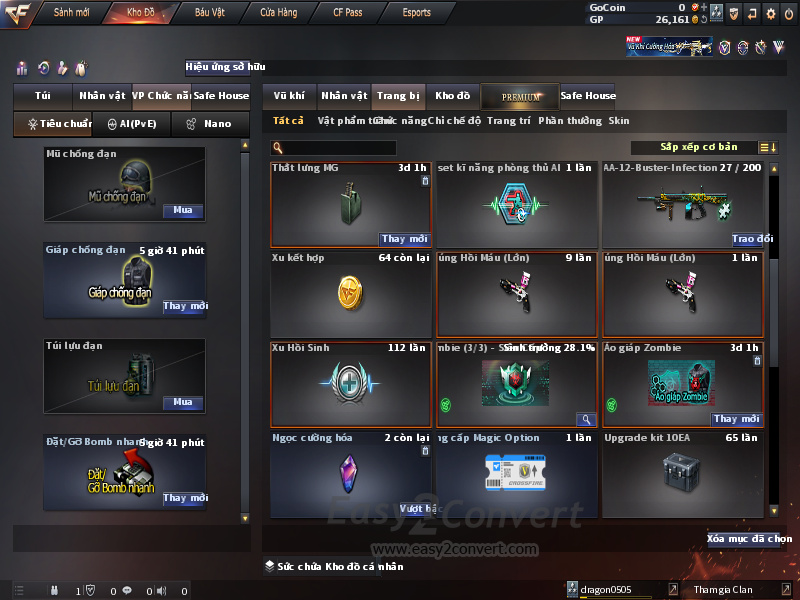Select the AI(PvE) loadout mode
Image resolution: width=800 pixels, height=600 pixels.
point(125,124)
